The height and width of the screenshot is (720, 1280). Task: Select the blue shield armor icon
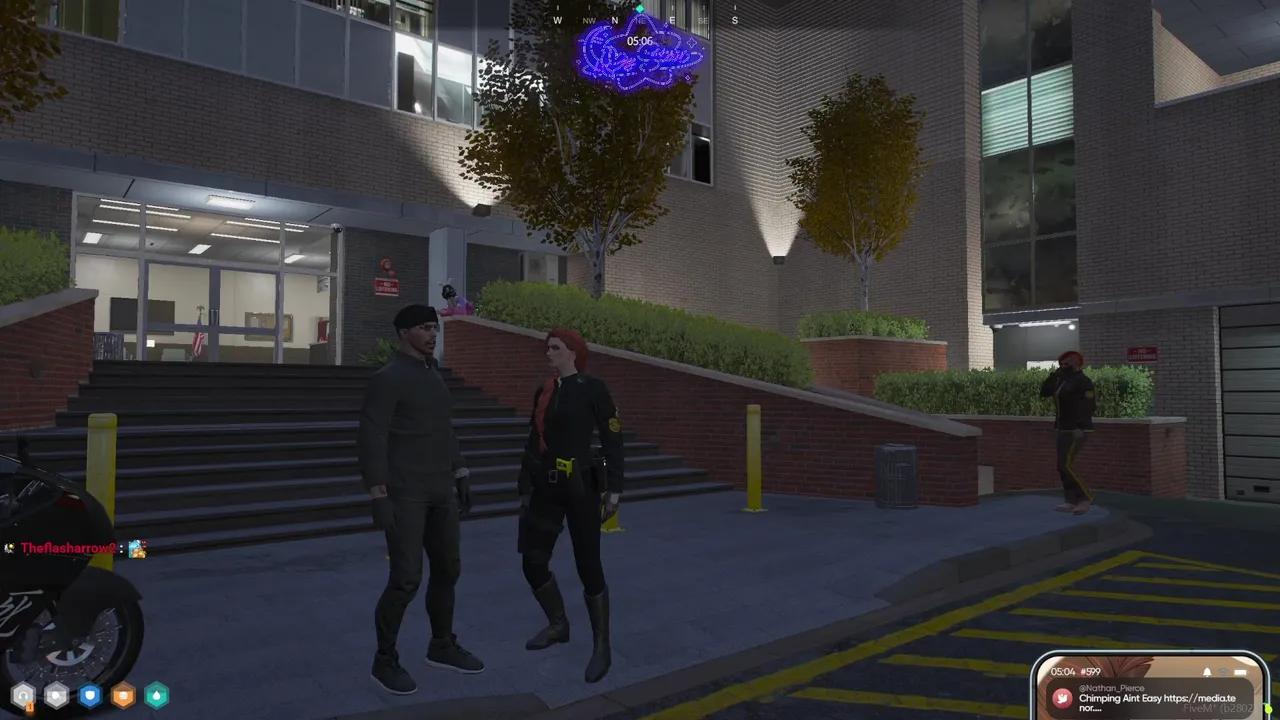point(89,693)
